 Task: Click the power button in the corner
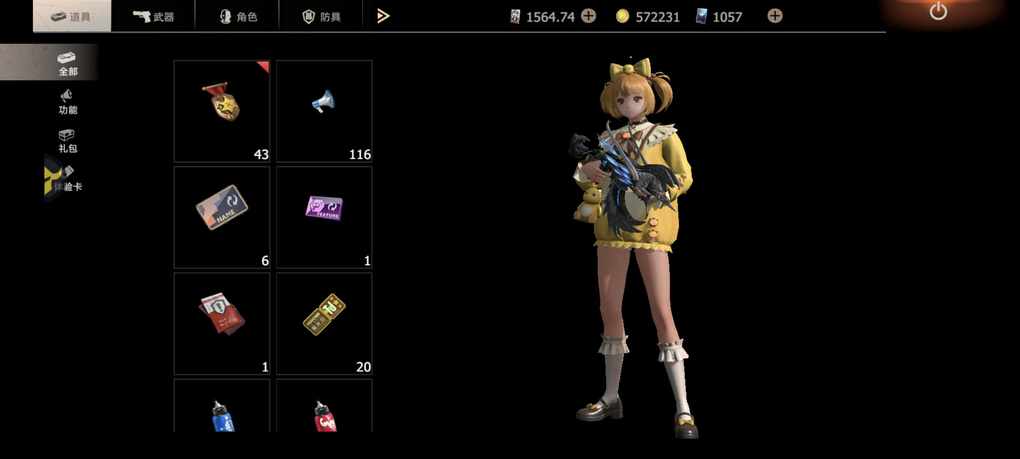tap(938, 12)
